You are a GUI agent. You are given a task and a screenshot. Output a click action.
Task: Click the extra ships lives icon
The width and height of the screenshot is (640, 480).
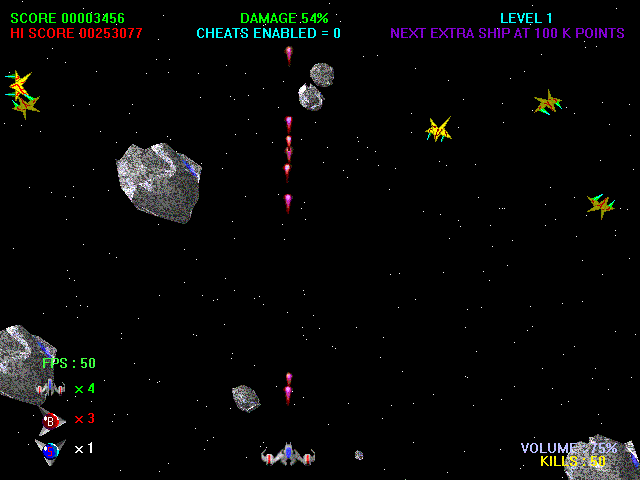point(50,388)
